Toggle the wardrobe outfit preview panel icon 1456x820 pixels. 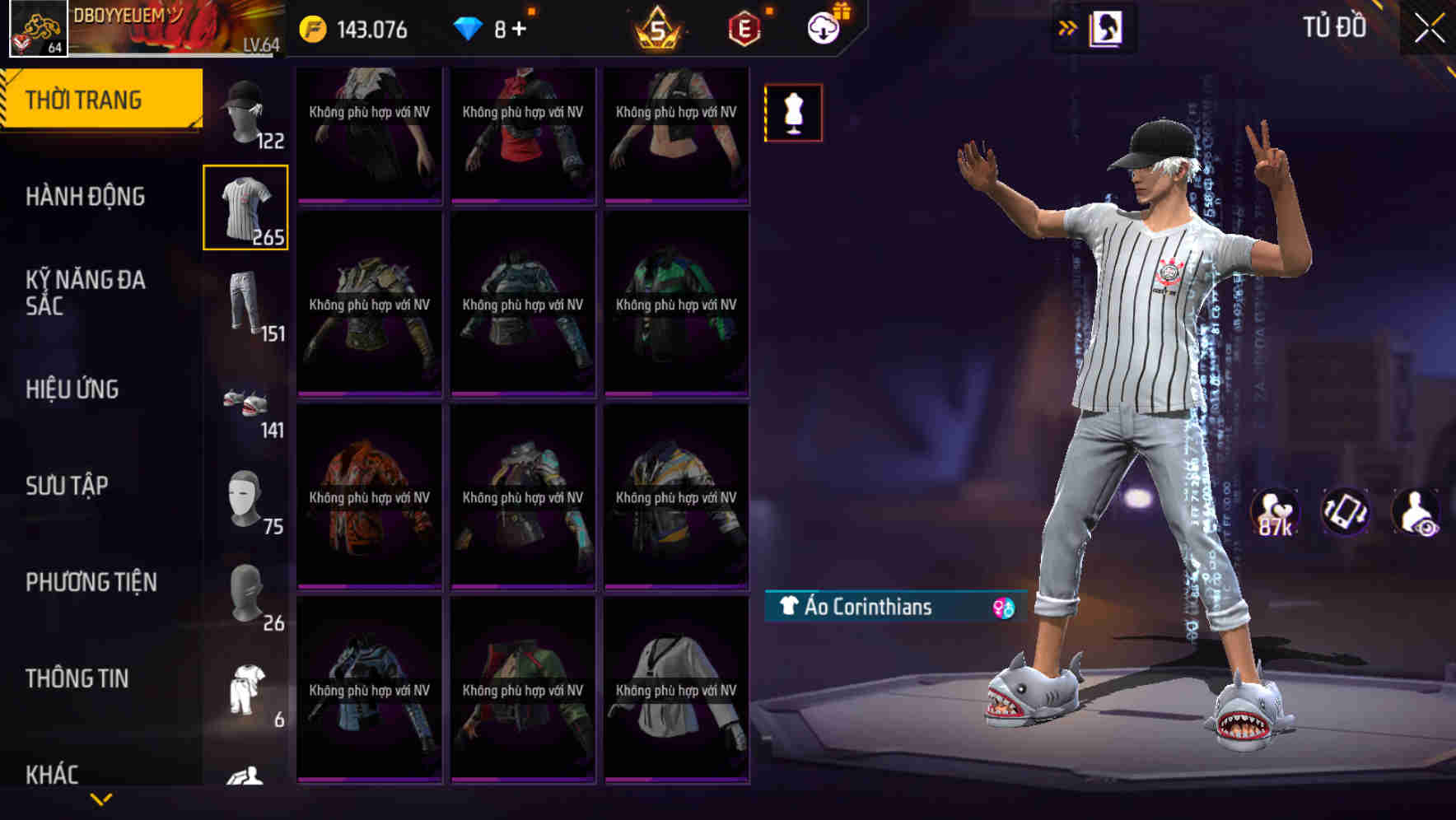click(1108, 26)
